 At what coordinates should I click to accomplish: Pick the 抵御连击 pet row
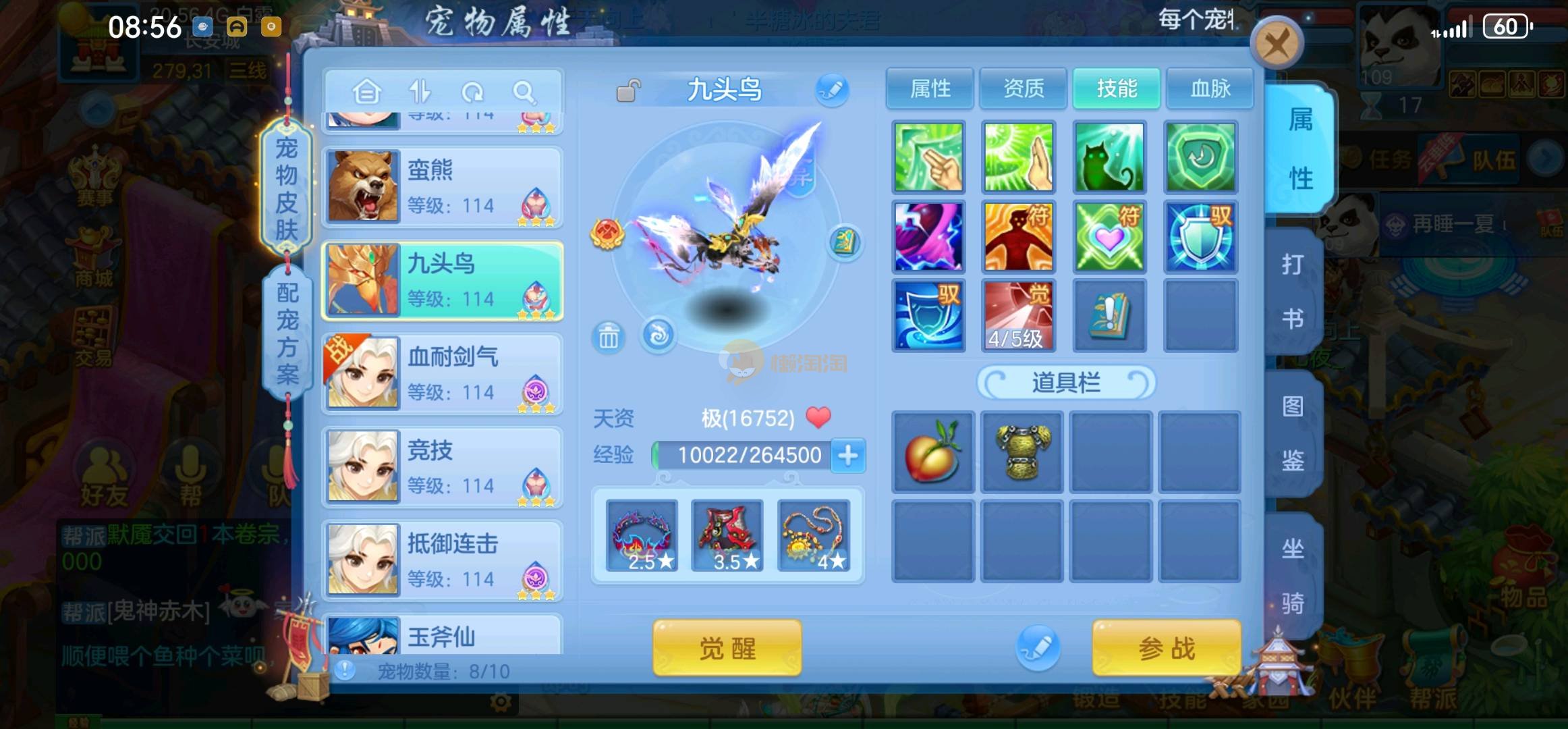pos(443,560)
